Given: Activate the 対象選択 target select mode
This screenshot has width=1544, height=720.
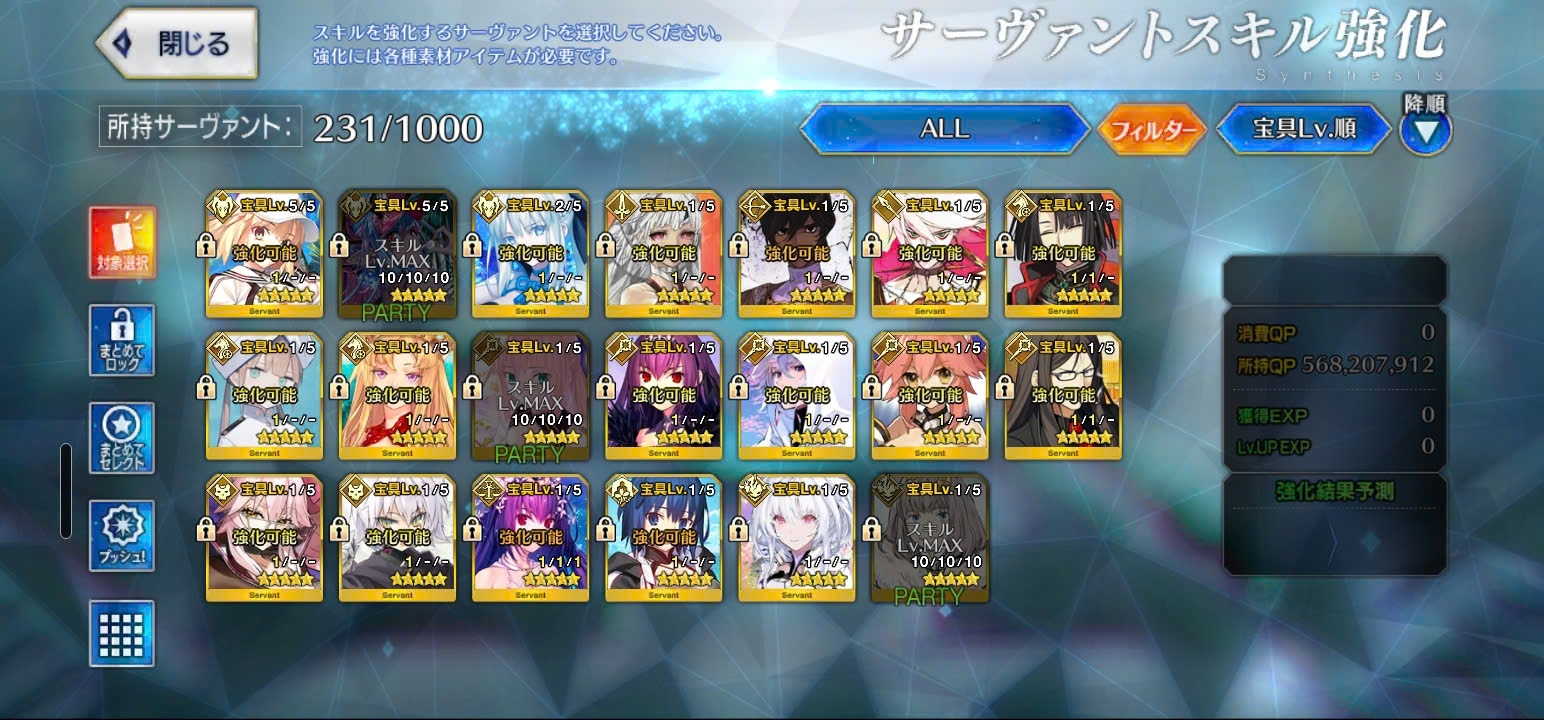Looking at the screenshot, I should click(x=122, y=243).
